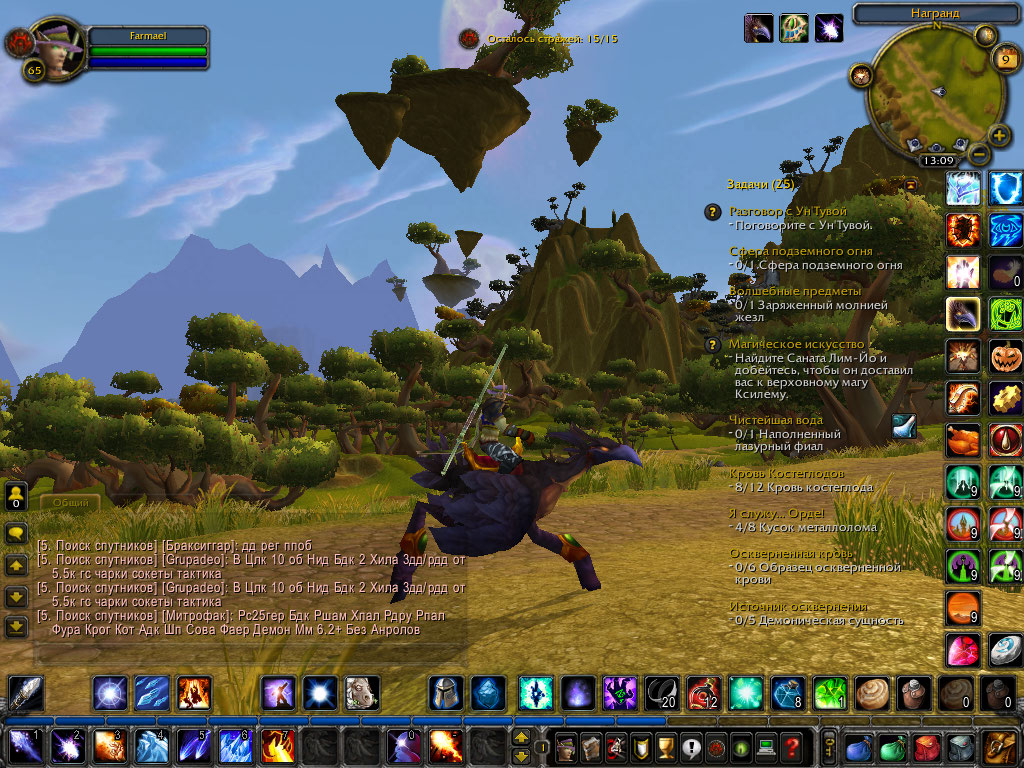This screenshot has width=1024, height=768.
Task: Open the green bag slot
Action: (x=894, y=747)
